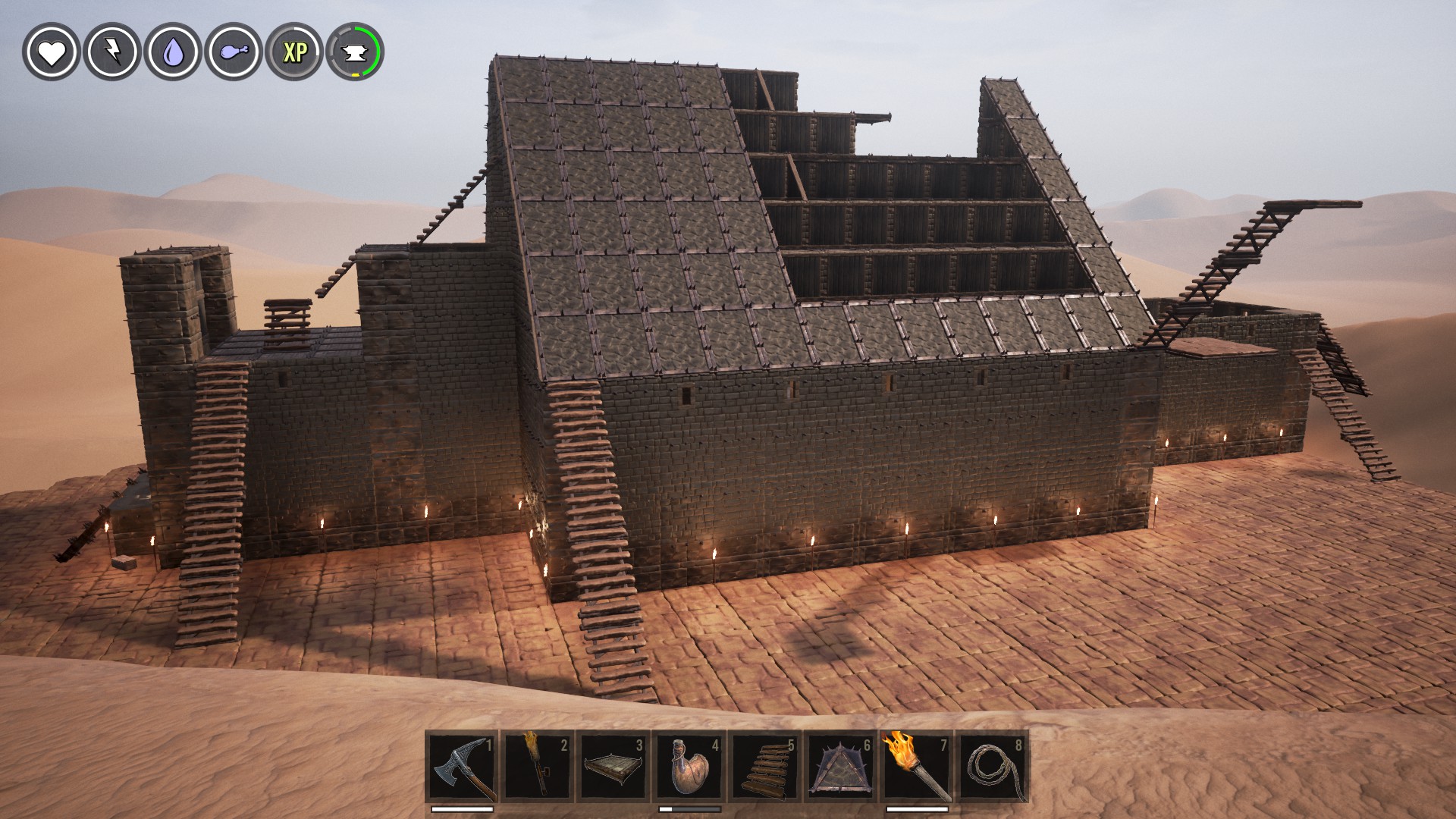Equip the burning torch in slot 7
Screen dimensions: 1456x819
tap(916, 767)
